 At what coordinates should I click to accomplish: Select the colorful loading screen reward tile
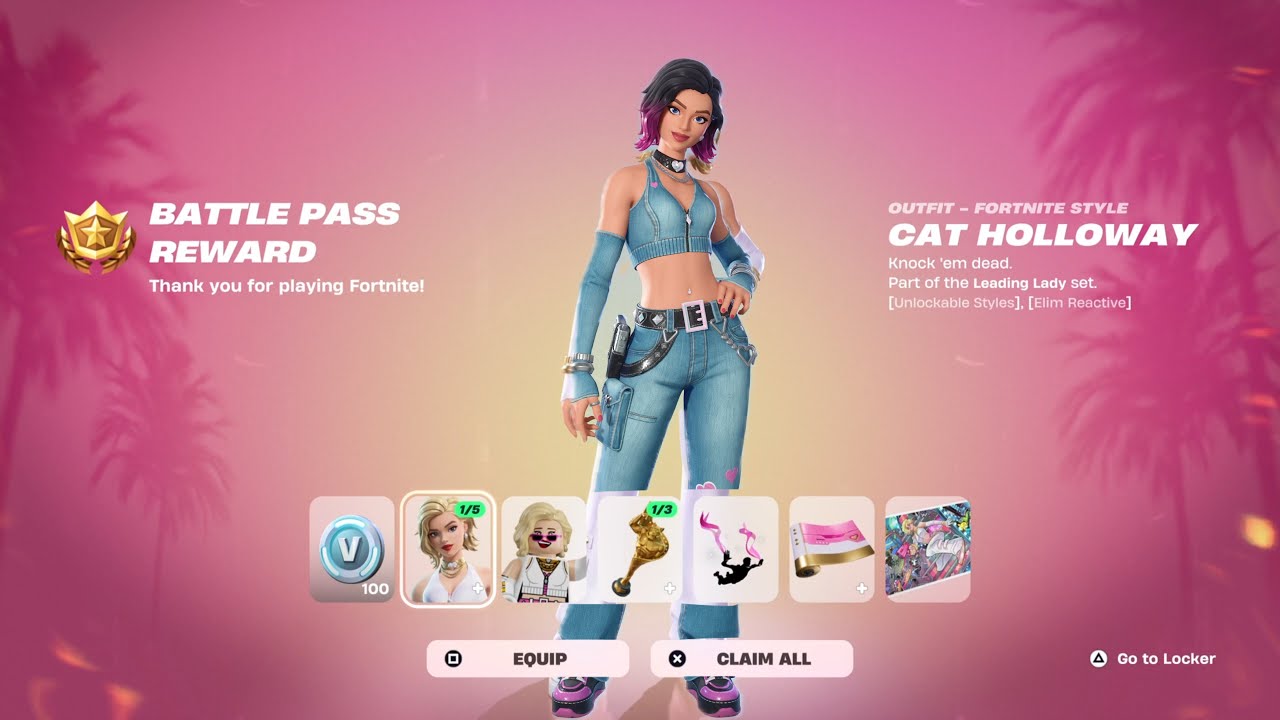[x=927, y=549]
